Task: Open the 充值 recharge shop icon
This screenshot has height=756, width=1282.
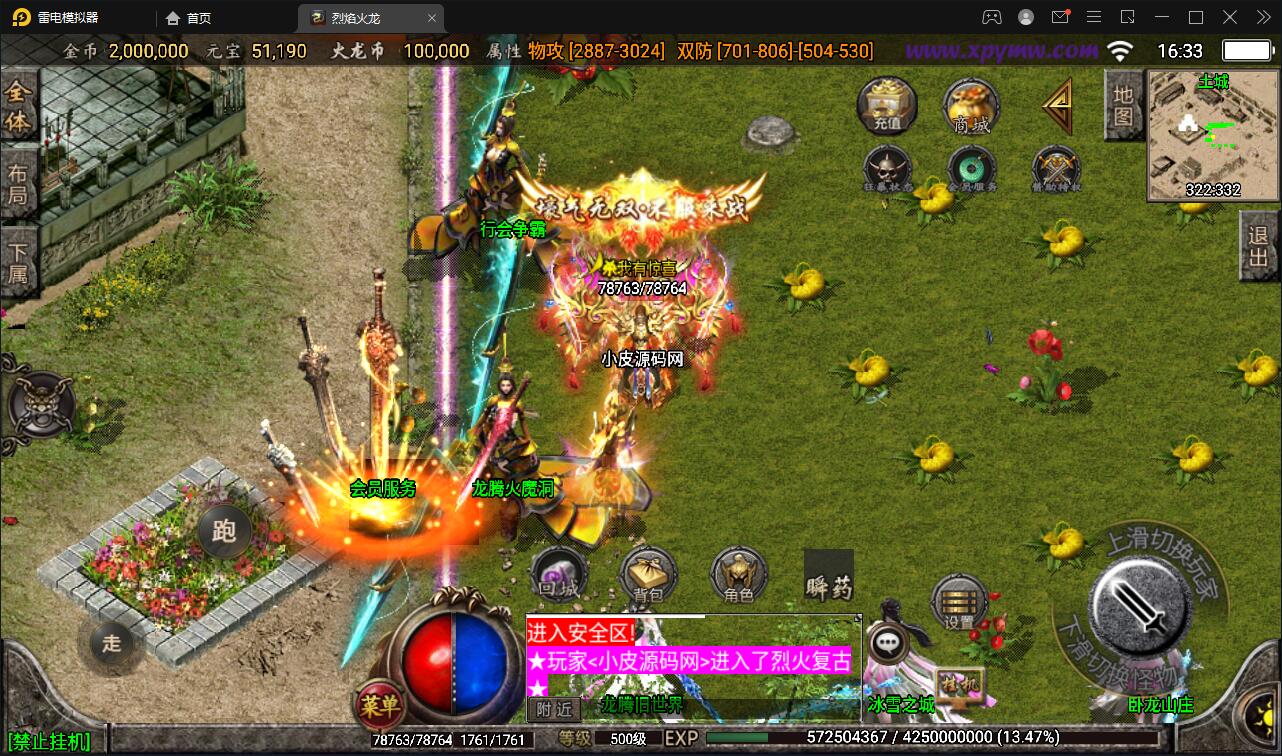Action: (886, 104)
